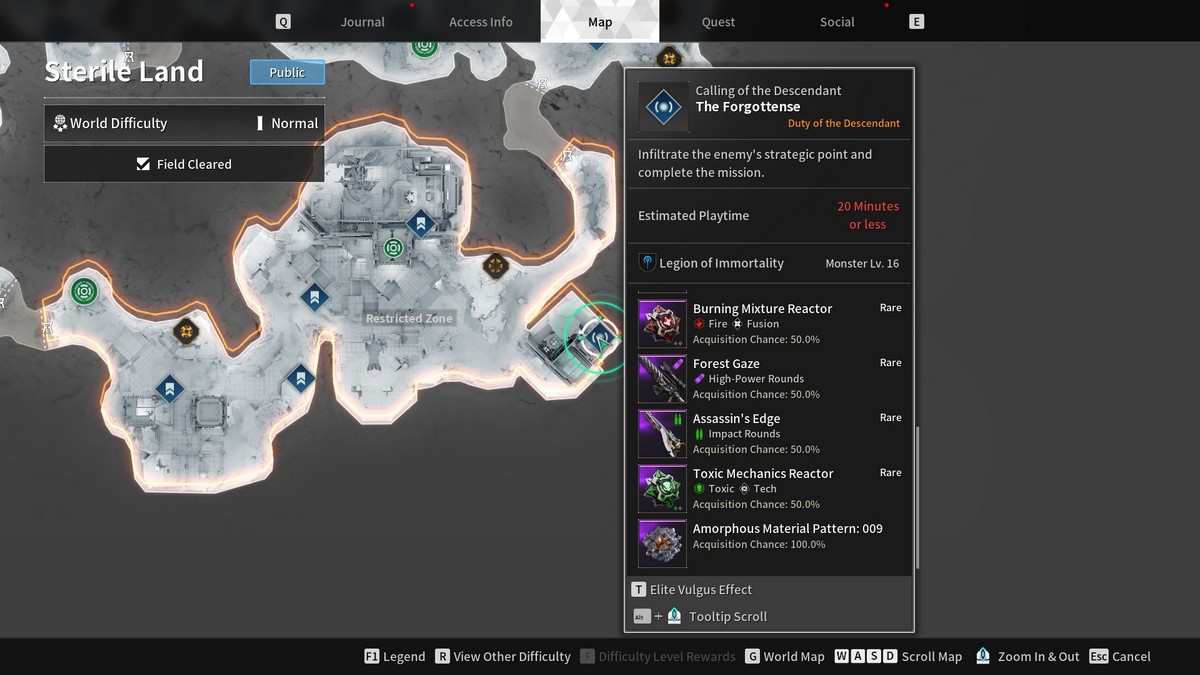Viewport: 1200px width, 675px height.
Task: Switch to the Journal tab
Action: tap(362, 22)
